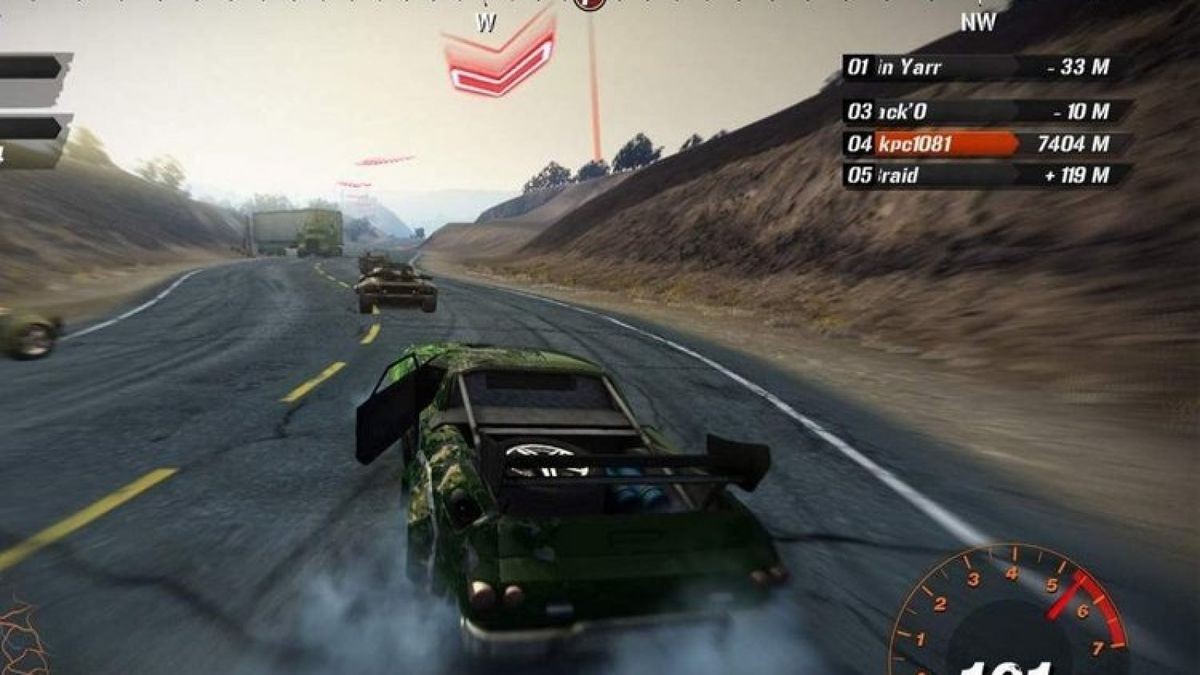Choose the highlighted kpc1081 leaderboard row
1200x675 pixels.
[985, 144]
